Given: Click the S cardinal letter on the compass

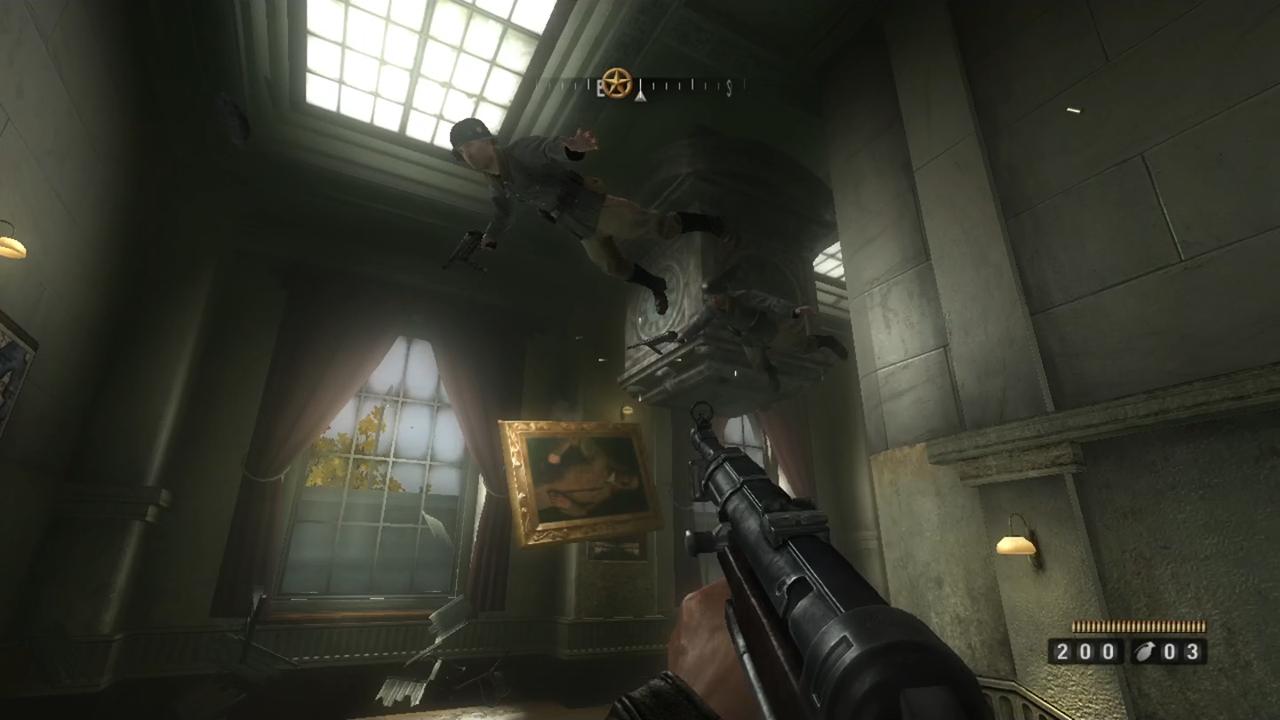Looking at the screenshot, I should (x=729, y=89).
